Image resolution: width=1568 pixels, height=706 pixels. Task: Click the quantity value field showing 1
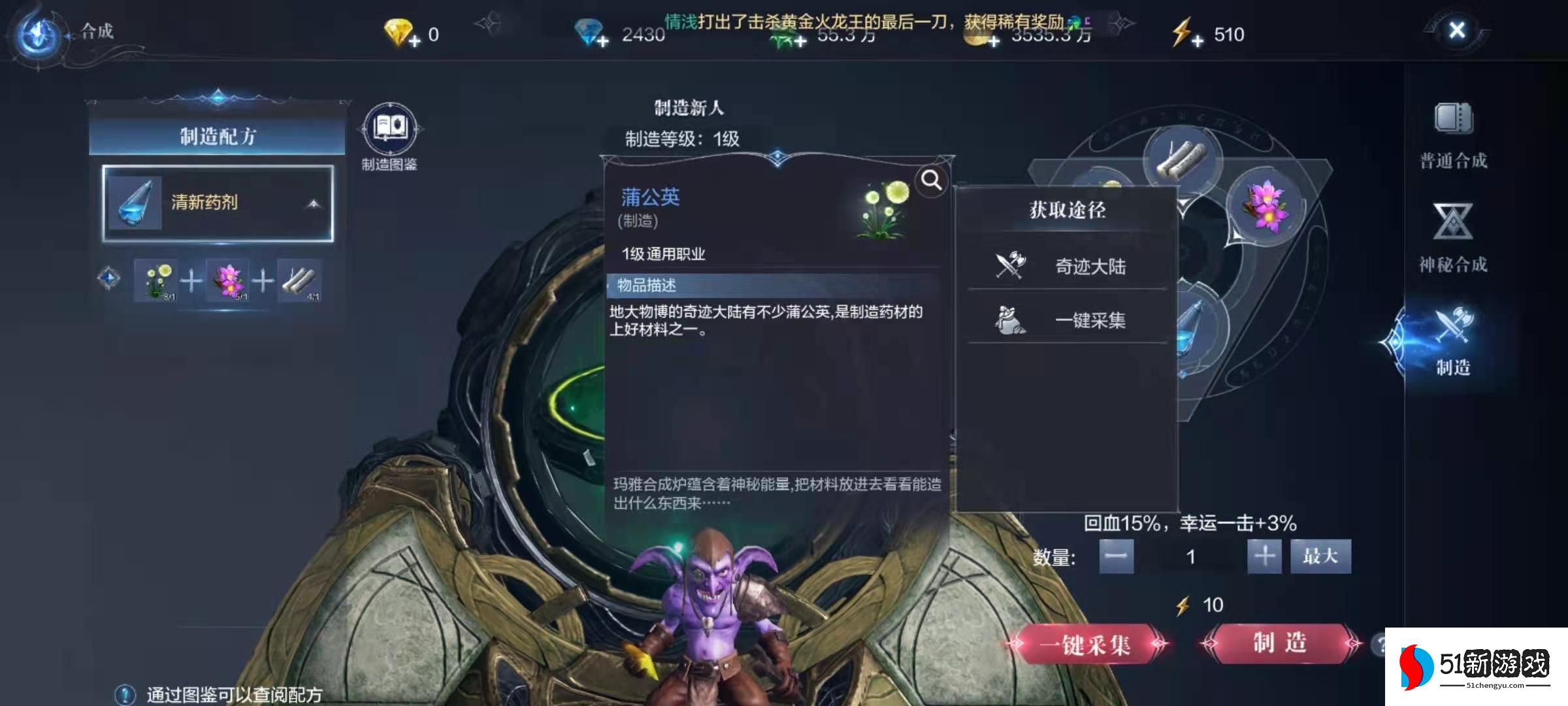[1191, 556]
